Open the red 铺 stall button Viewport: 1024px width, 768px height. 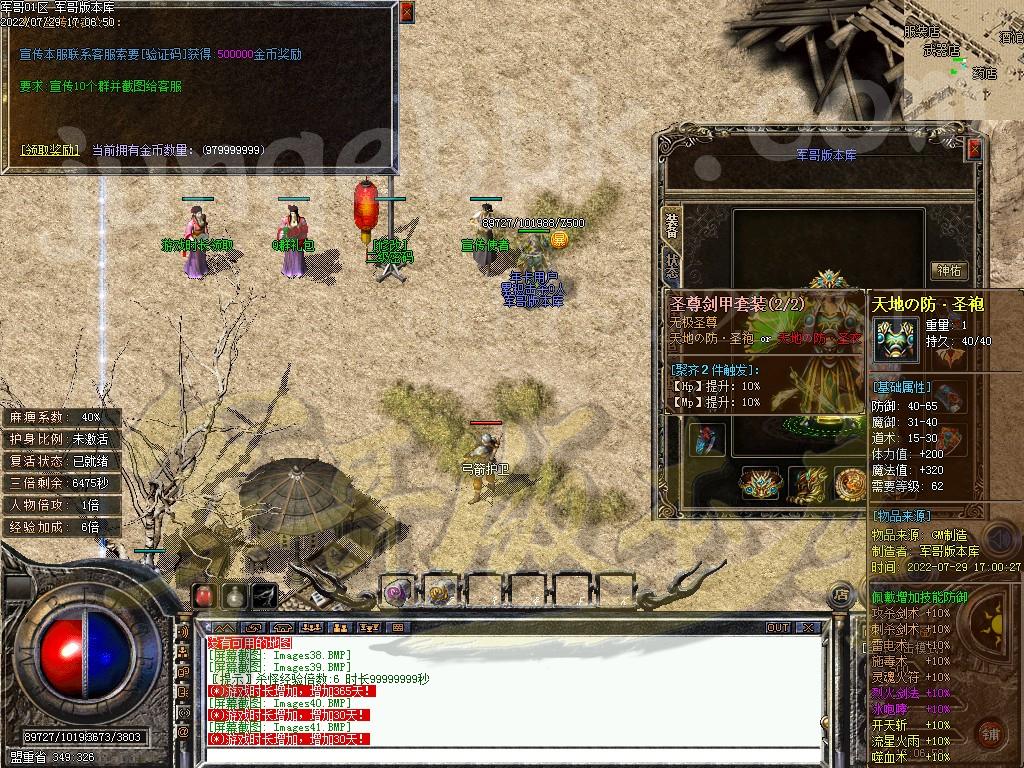pyautogui.click(x=990, y=732)
